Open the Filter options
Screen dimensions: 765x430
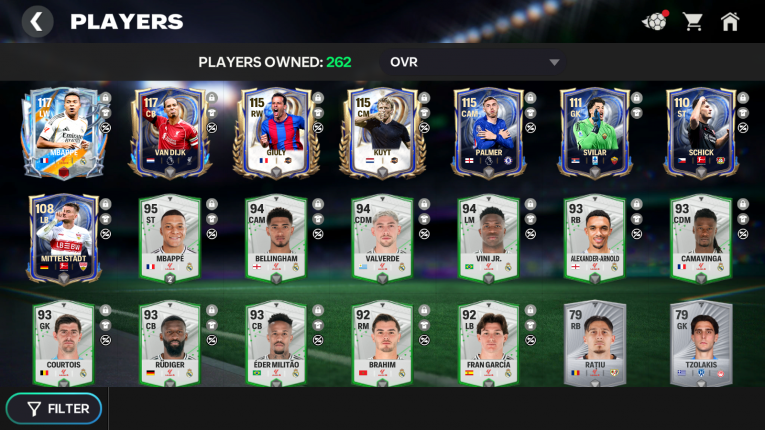pyautogui.click(x=58, y=408)
